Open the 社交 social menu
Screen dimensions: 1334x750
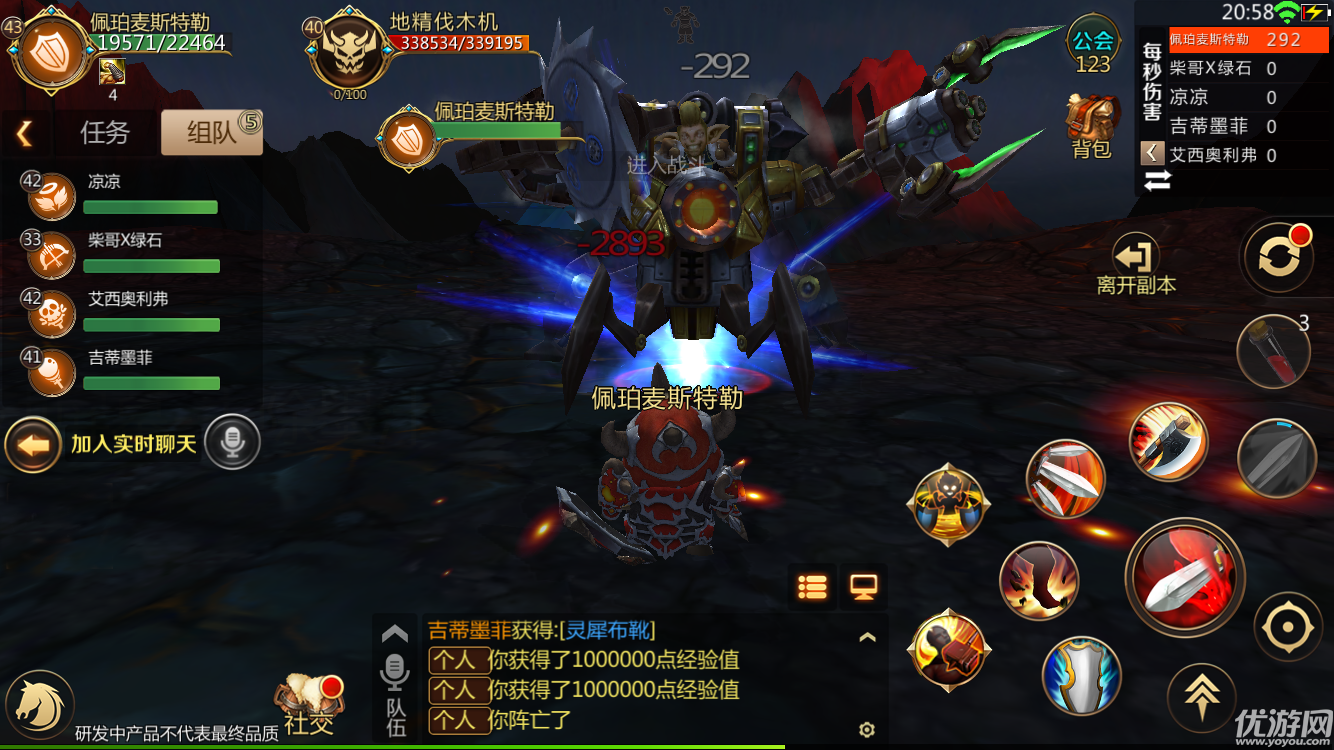[309, 704]
